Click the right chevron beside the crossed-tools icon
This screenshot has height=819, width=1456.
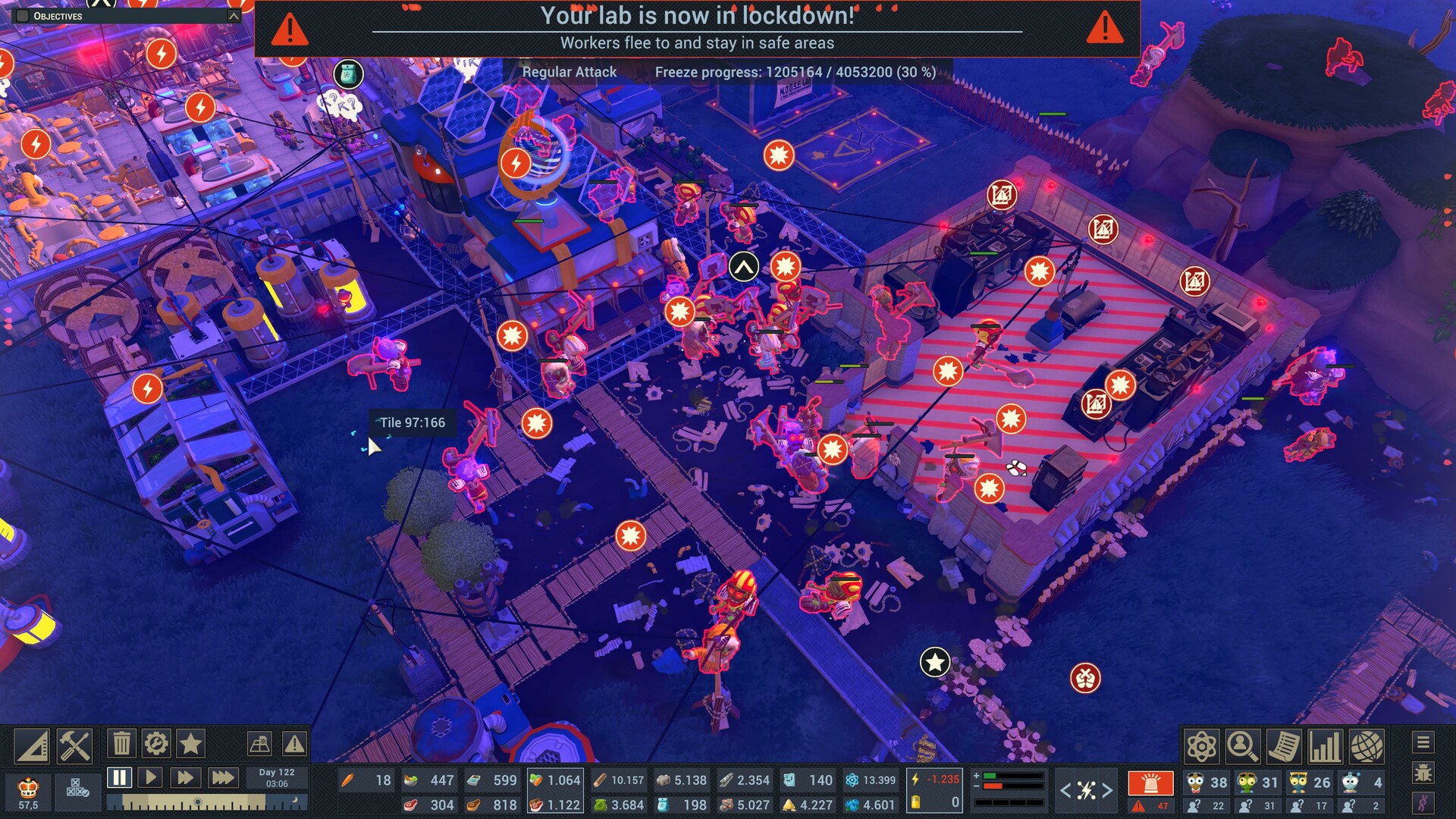click(x=1107, y=789)
